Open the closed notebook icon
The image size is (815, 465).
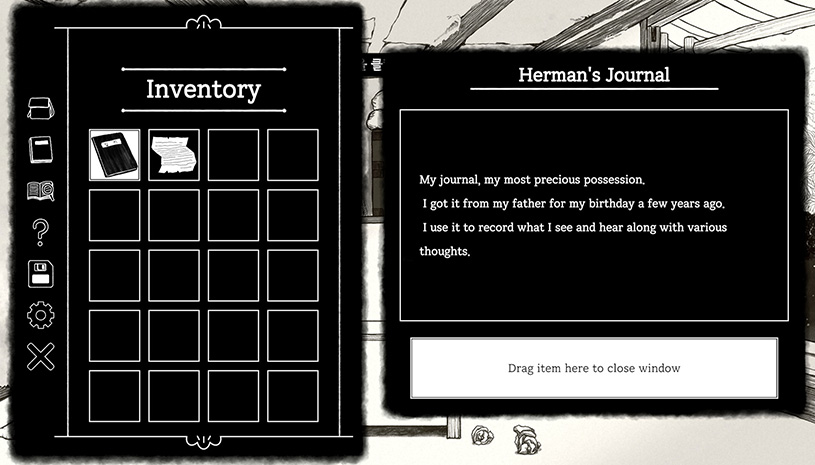click(40, 150)
